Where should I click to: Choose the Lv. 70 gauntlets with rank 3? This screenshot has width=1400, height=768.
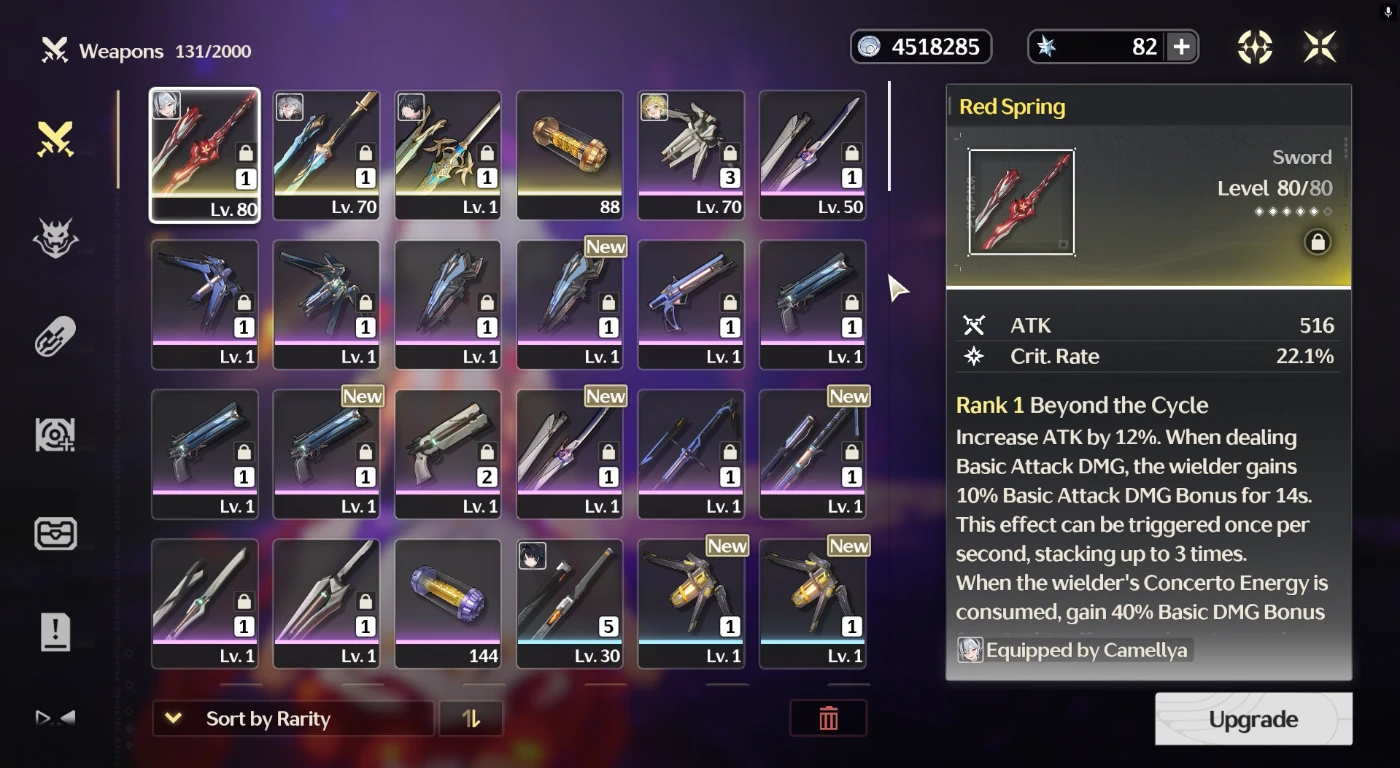coord(691,155)
